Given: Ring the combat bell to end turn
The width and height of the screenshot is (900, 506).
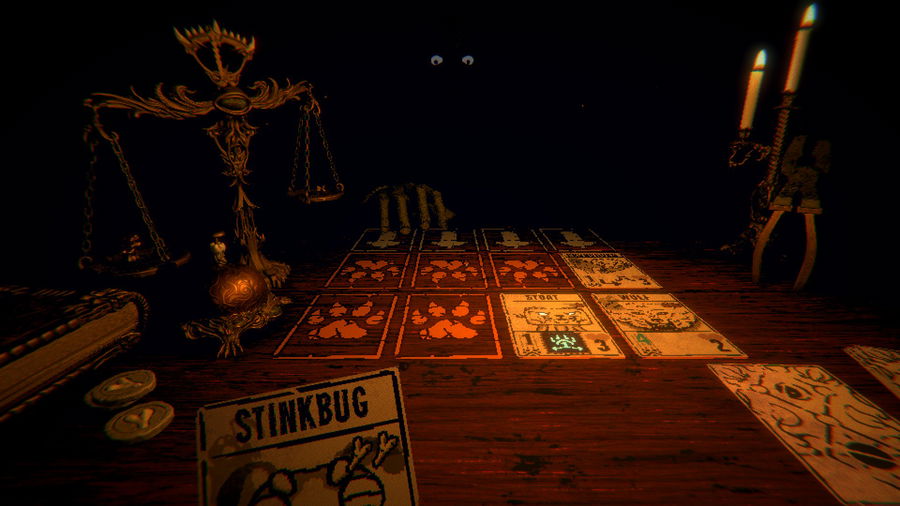Looking at the screenshot, I should 236,285.
